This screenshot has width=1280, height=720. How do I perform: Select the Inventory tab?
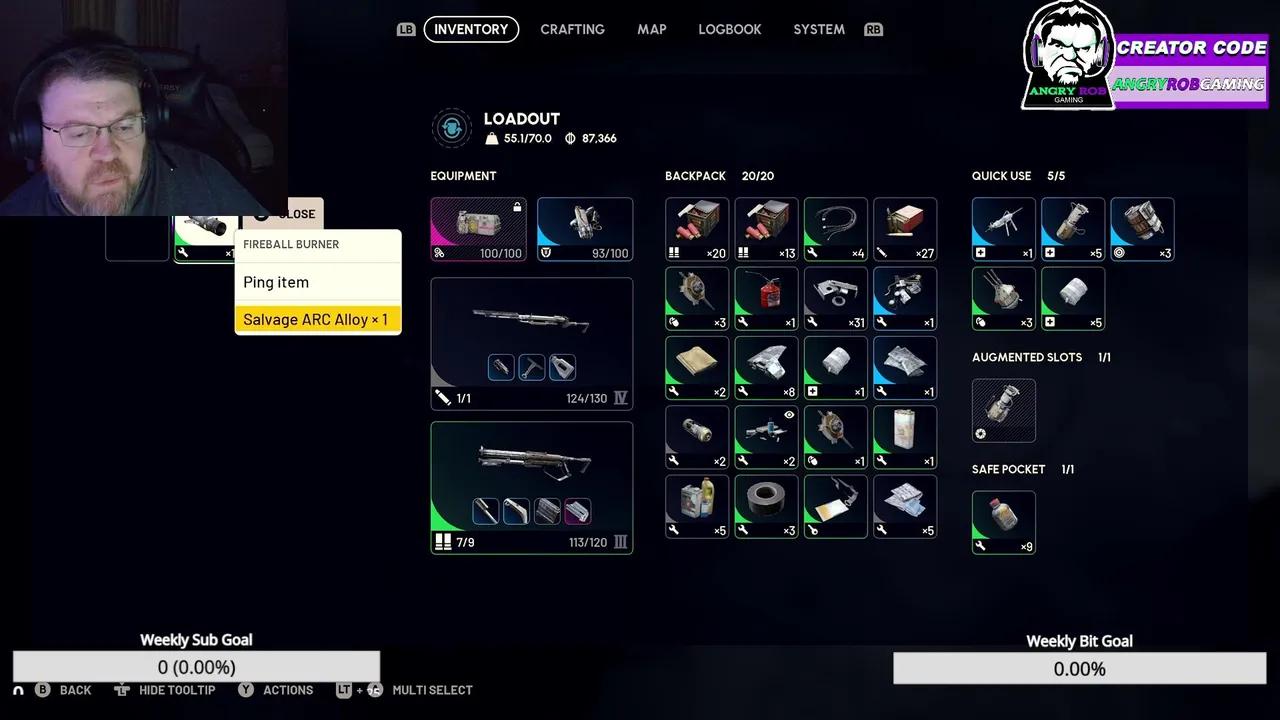[x=471, y=29]
